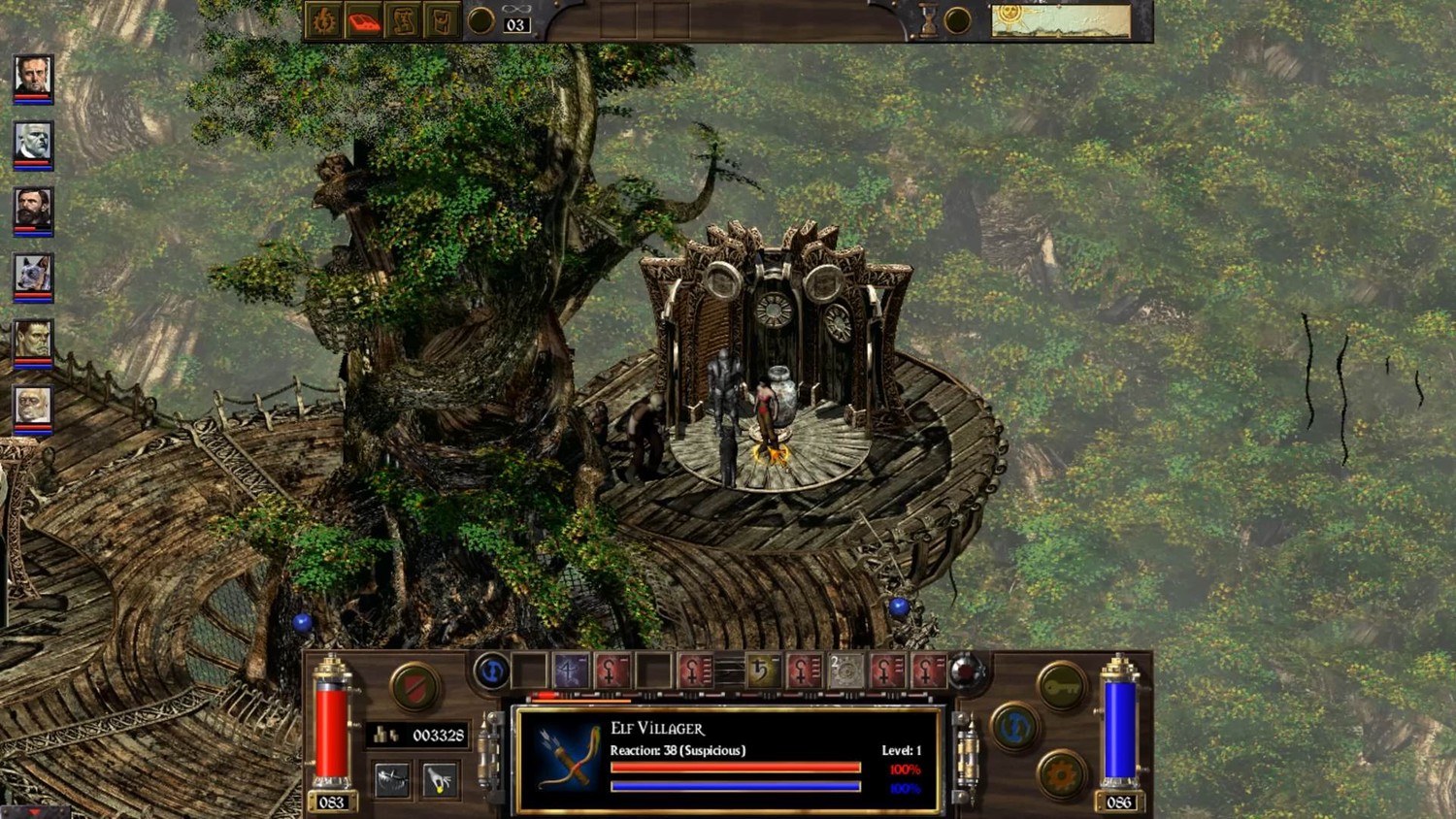Screen dimensions: 1456x819
Task: Activate the yellow Saturn-symbol hotbar slot
Action: pos(762,672)
